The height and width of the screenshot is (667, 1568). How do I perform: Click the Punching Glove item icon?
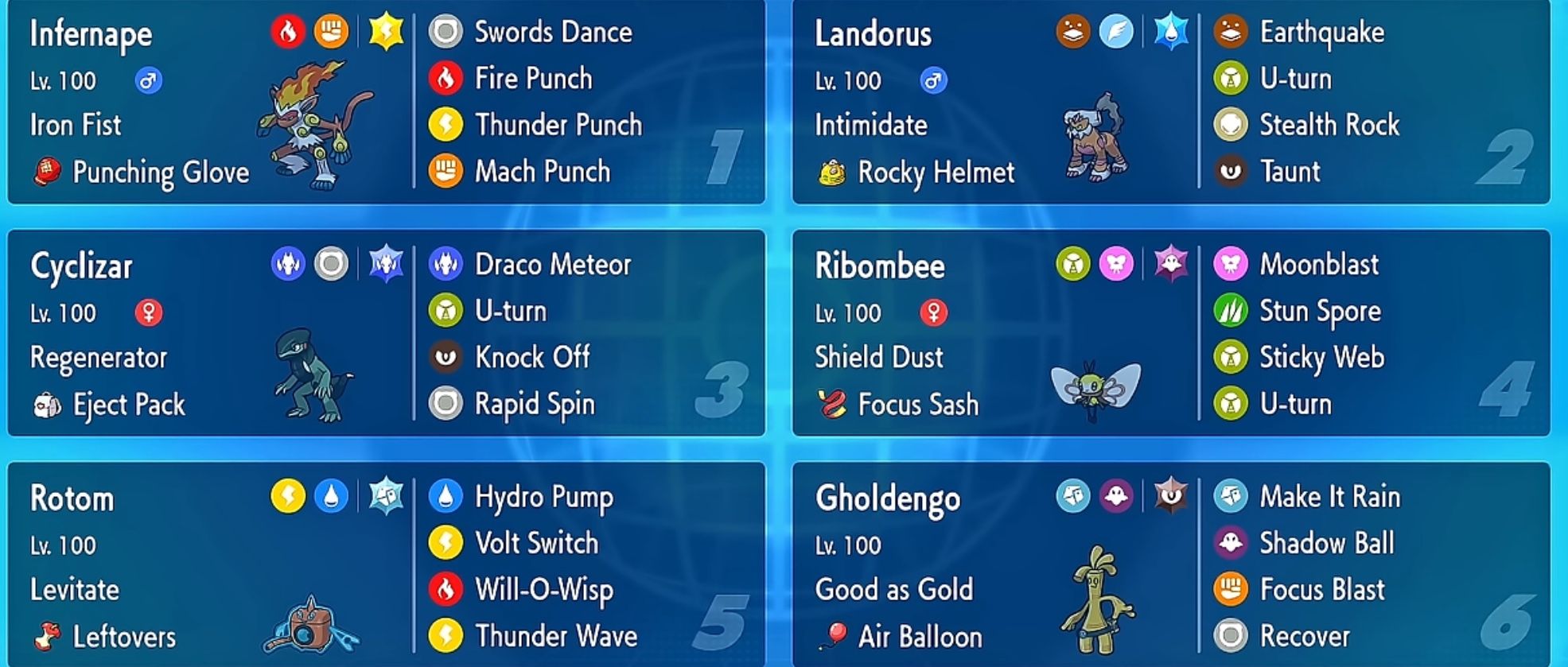click(x=45, y=172)
